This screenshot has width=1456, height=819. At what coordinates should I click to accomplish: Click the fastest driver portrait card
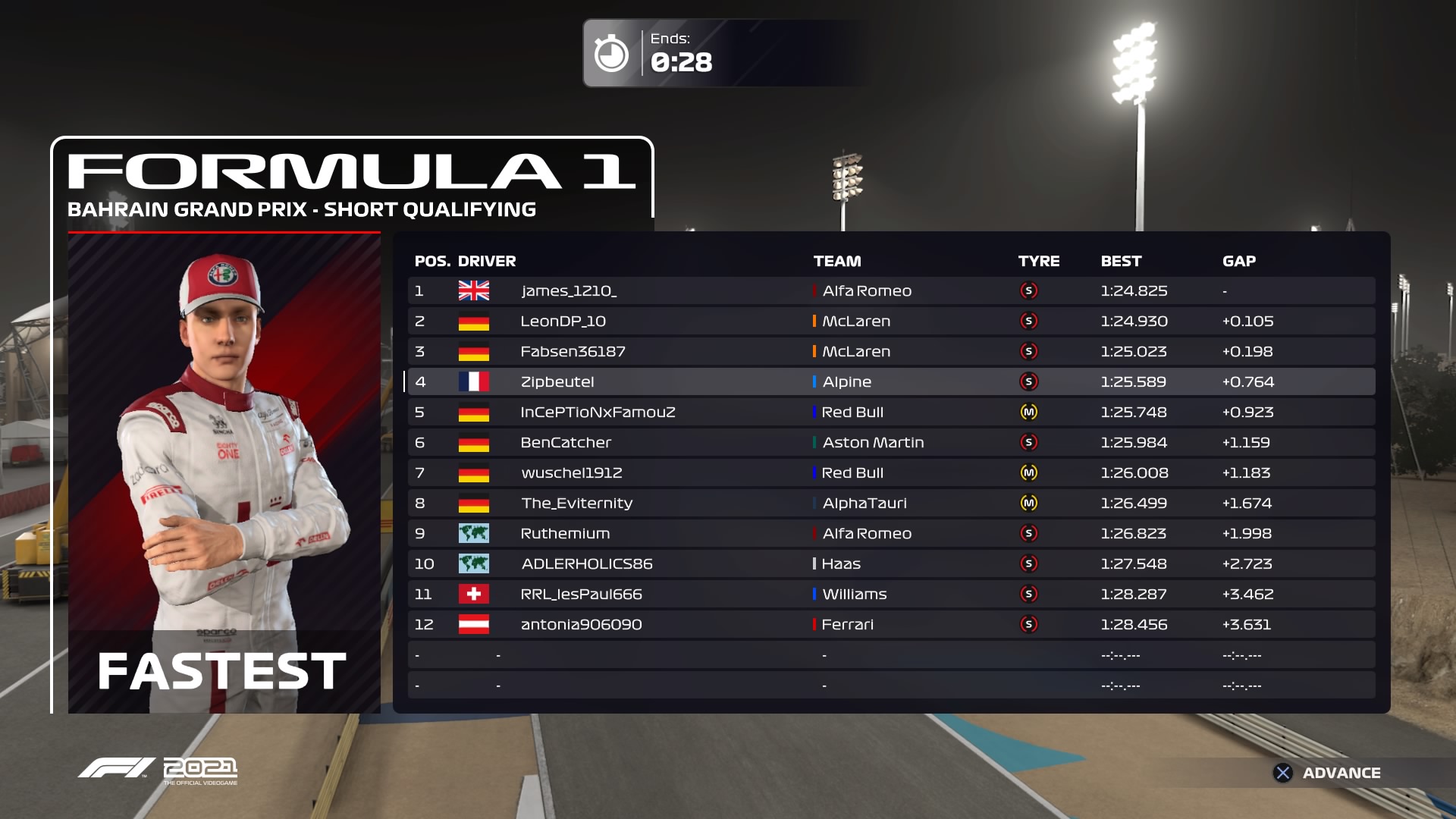click(224, 472)
